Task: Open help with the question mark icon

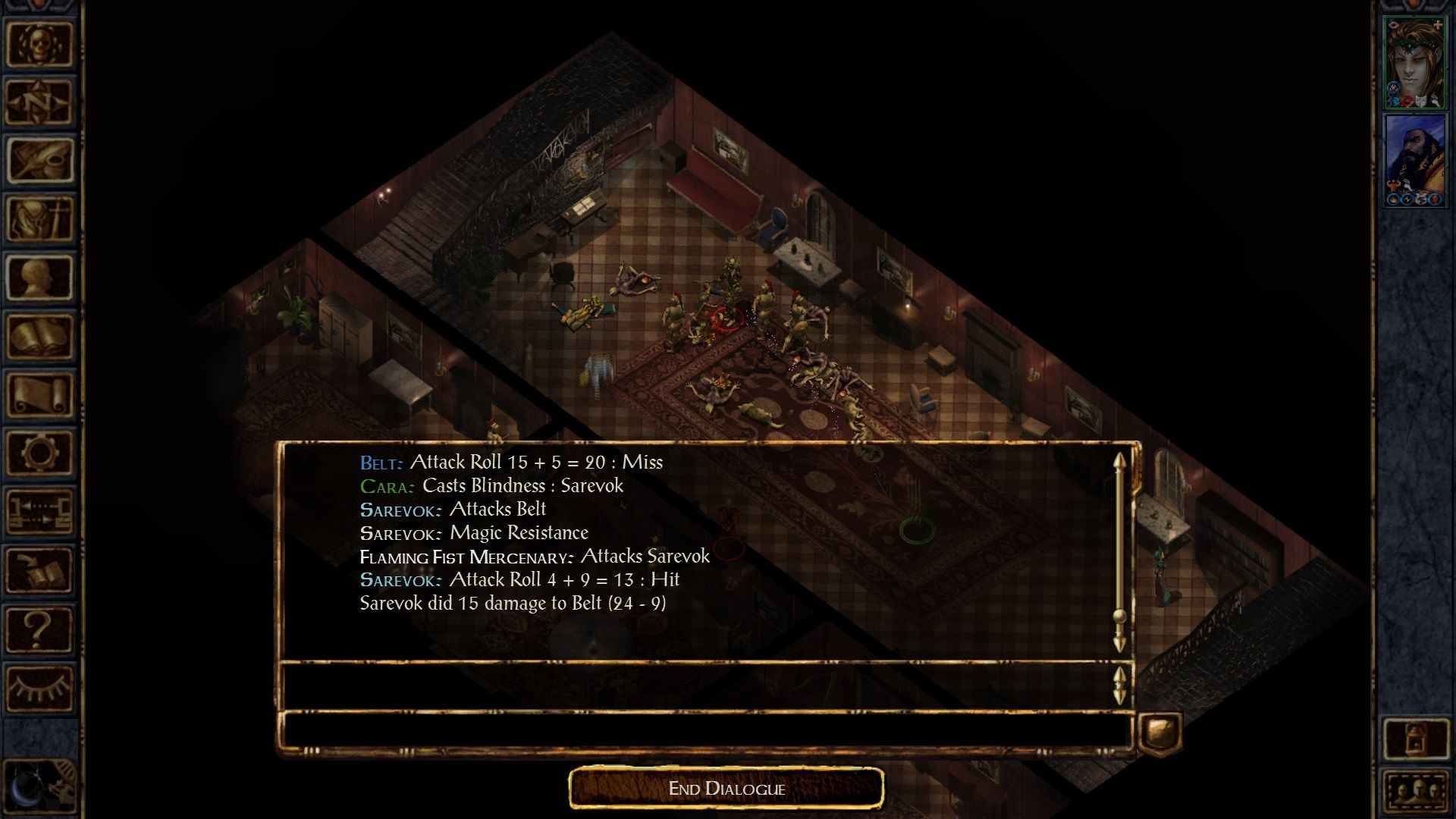Action: pos(39,629)
